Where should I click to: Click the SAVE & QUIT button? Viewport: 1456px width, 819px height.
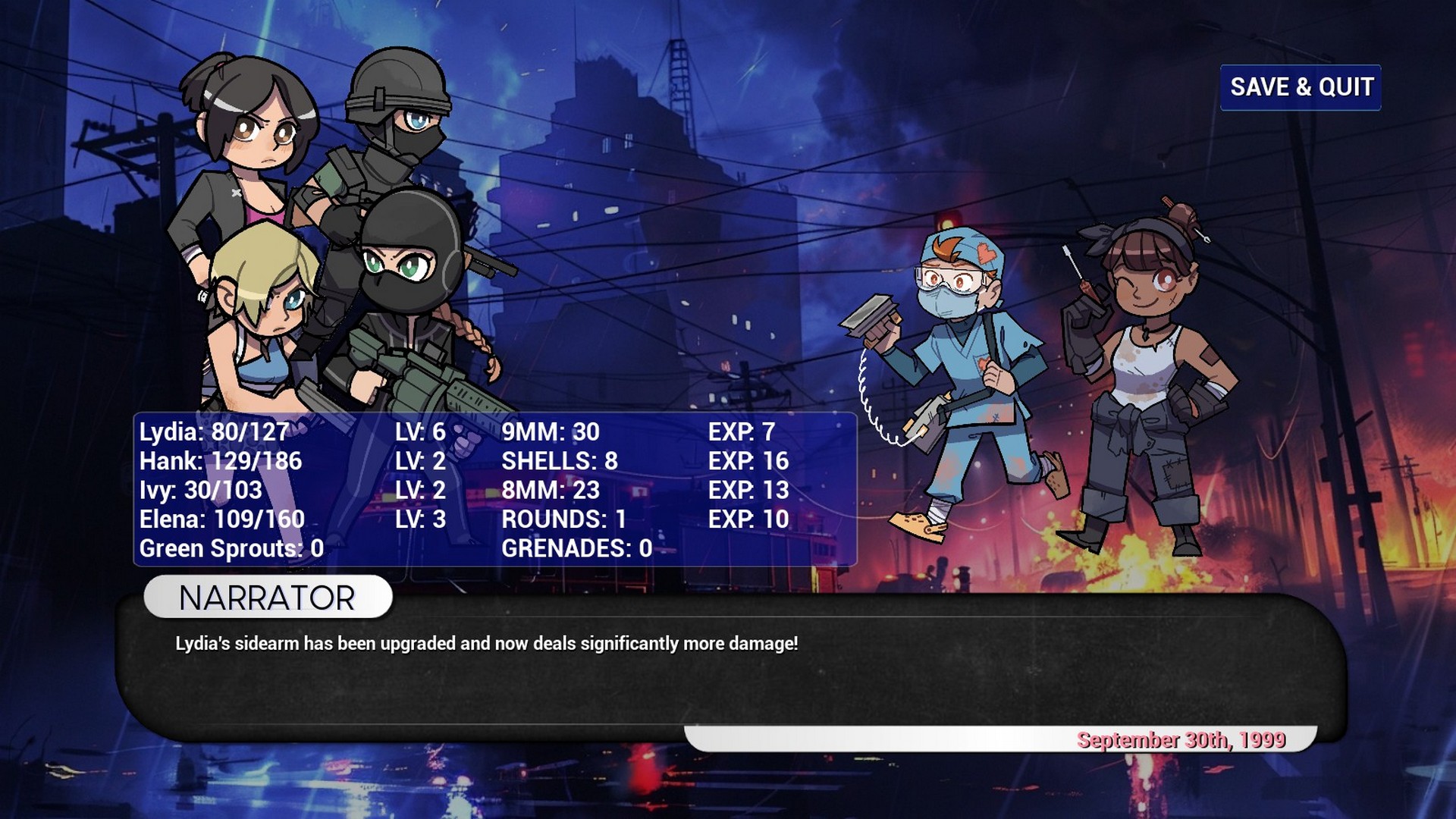[x=1301, y=86]
